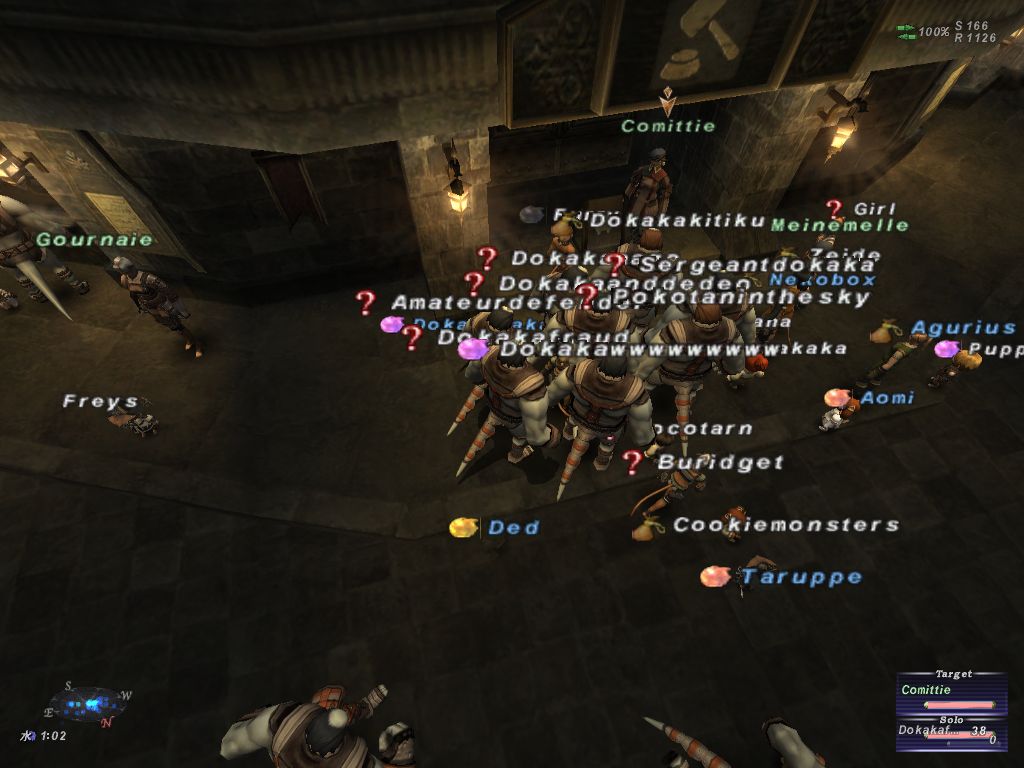1024x768 pixels.
Task: Select Comittie in the Target window
Action: coord(927,690)
